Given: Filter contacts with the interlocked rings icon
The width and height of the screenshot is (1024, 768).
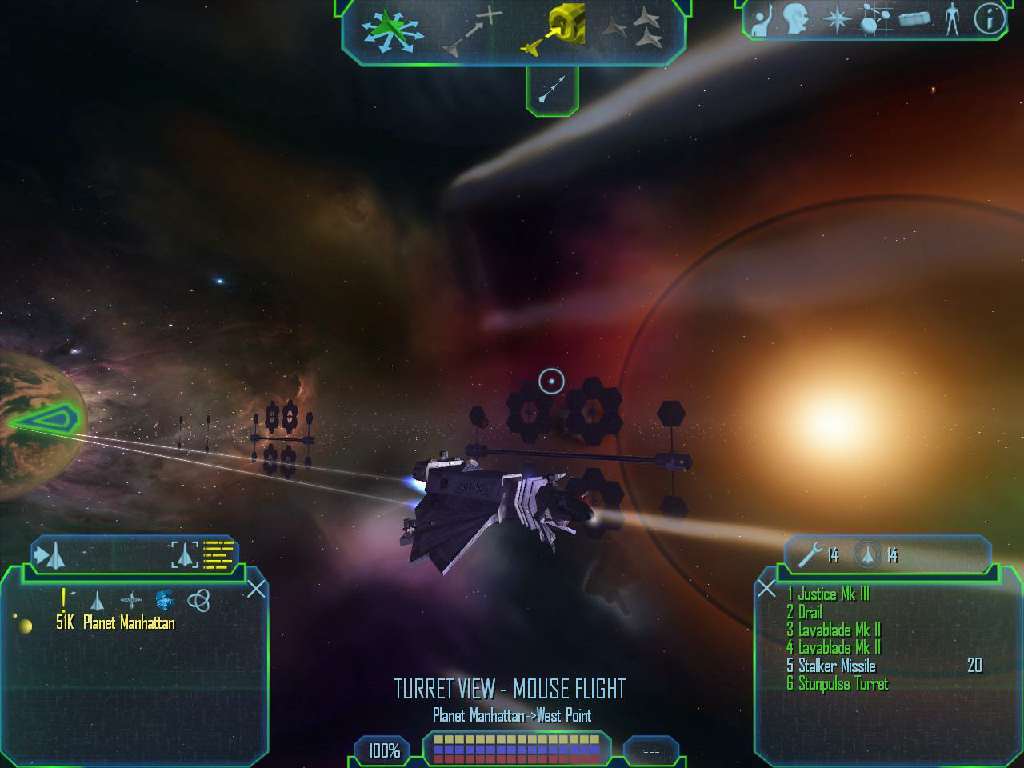Looking at the screenshot, I should [x=199, y=600].
